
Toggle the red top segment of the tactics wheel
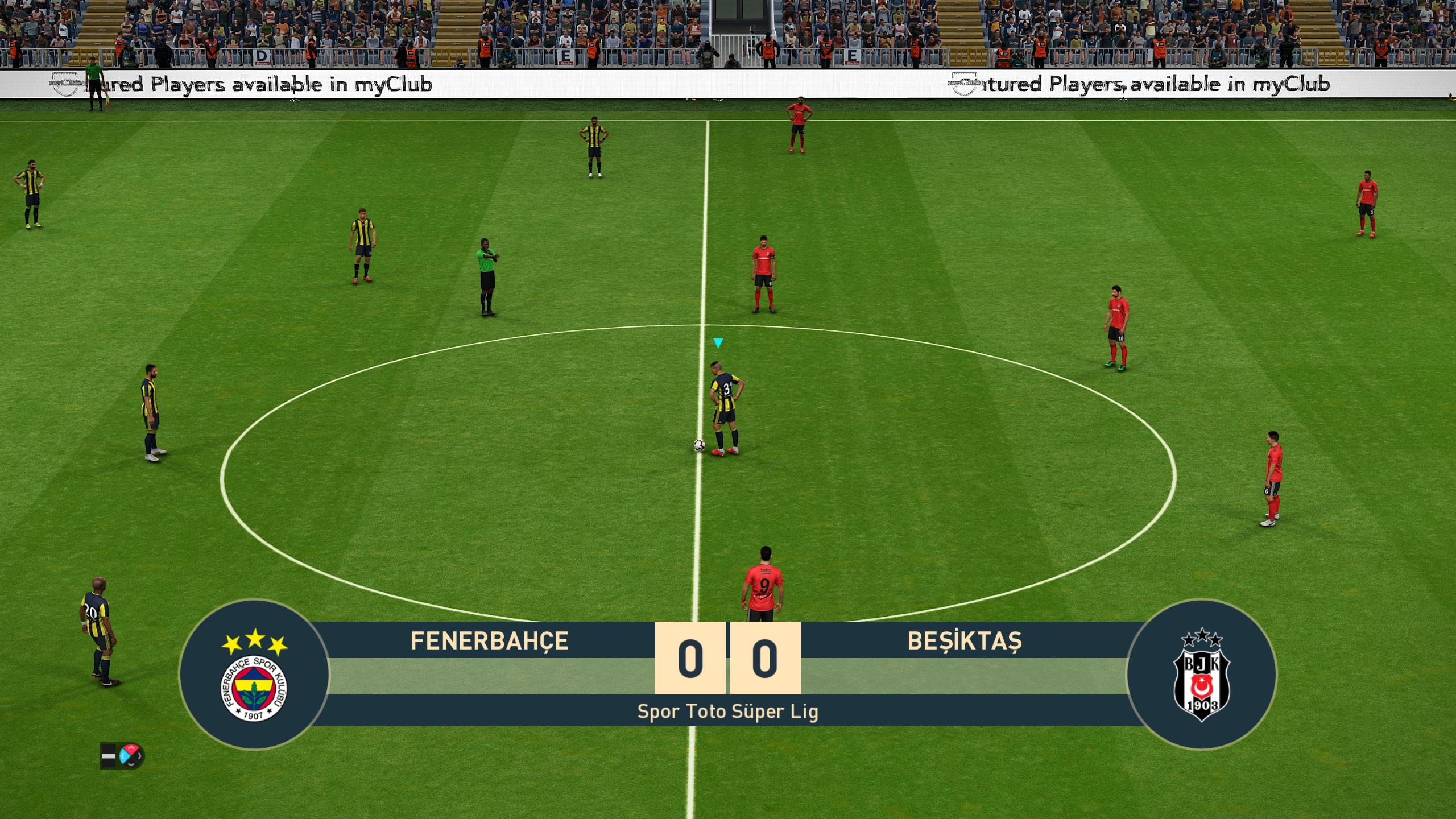pyautogui.click(x=131, y=748)
